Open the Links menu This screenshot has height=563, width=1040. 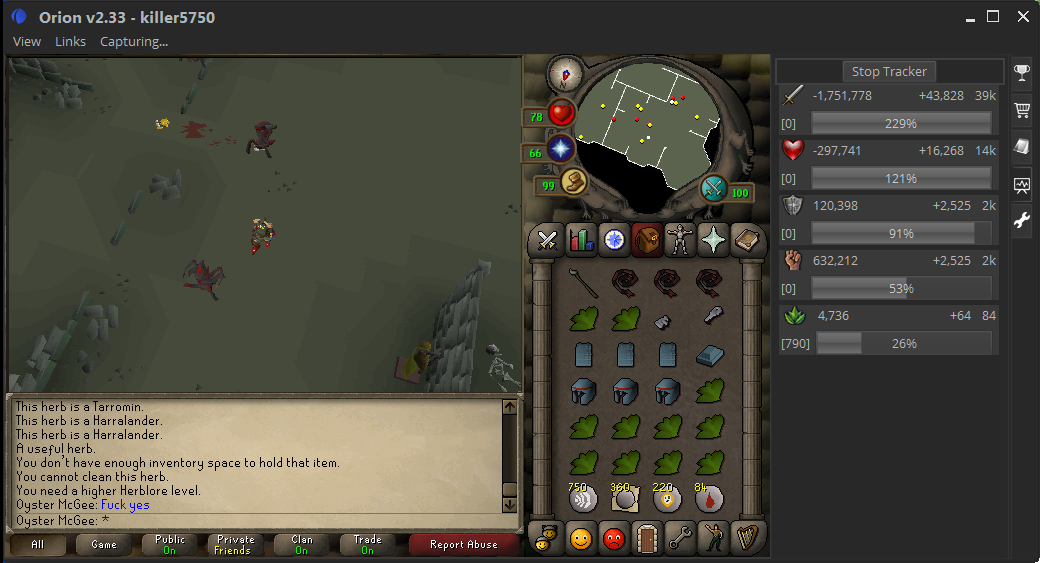[70, 42]
